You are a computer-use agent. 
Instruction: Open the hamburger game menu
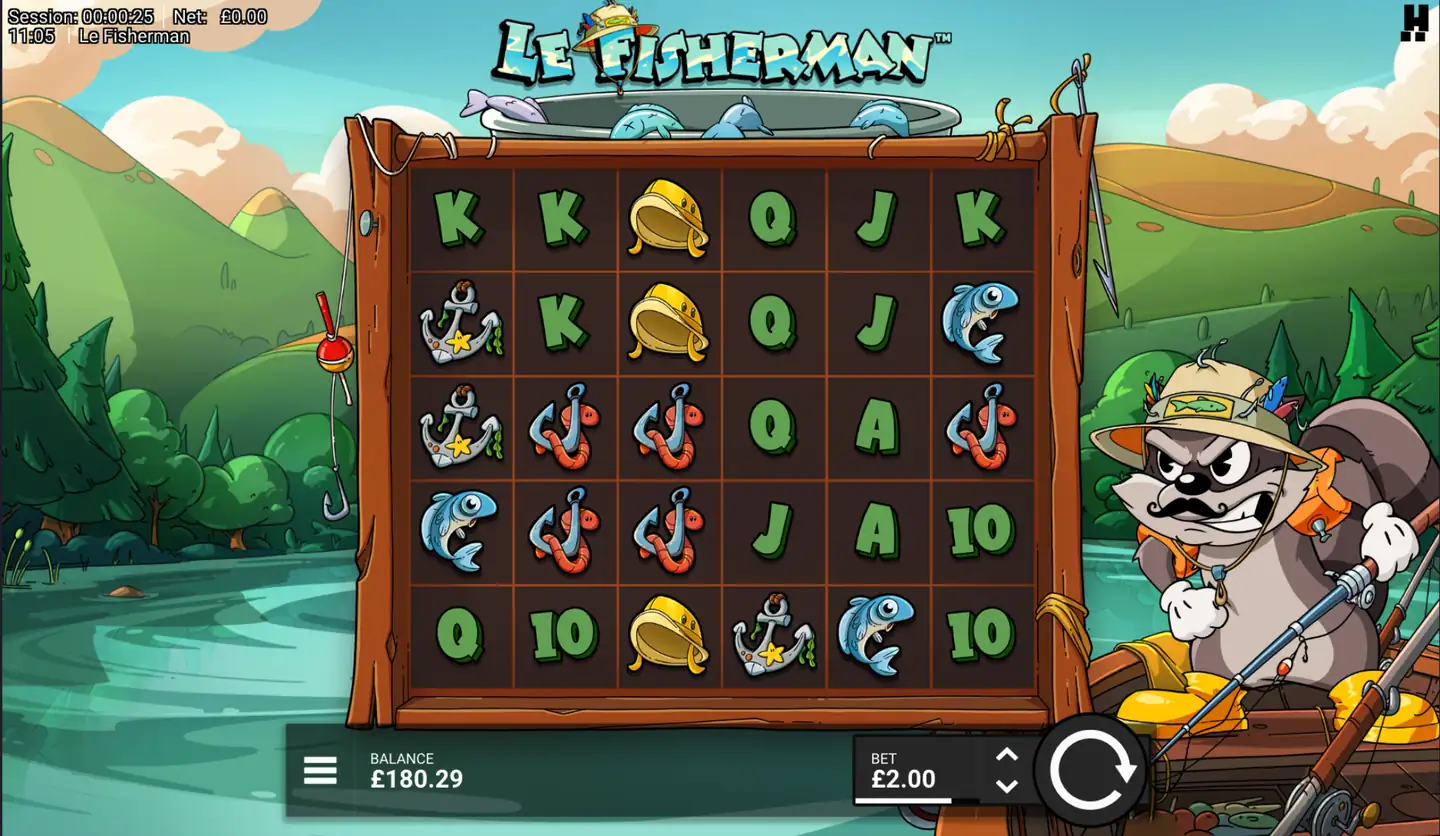(319, 770)
